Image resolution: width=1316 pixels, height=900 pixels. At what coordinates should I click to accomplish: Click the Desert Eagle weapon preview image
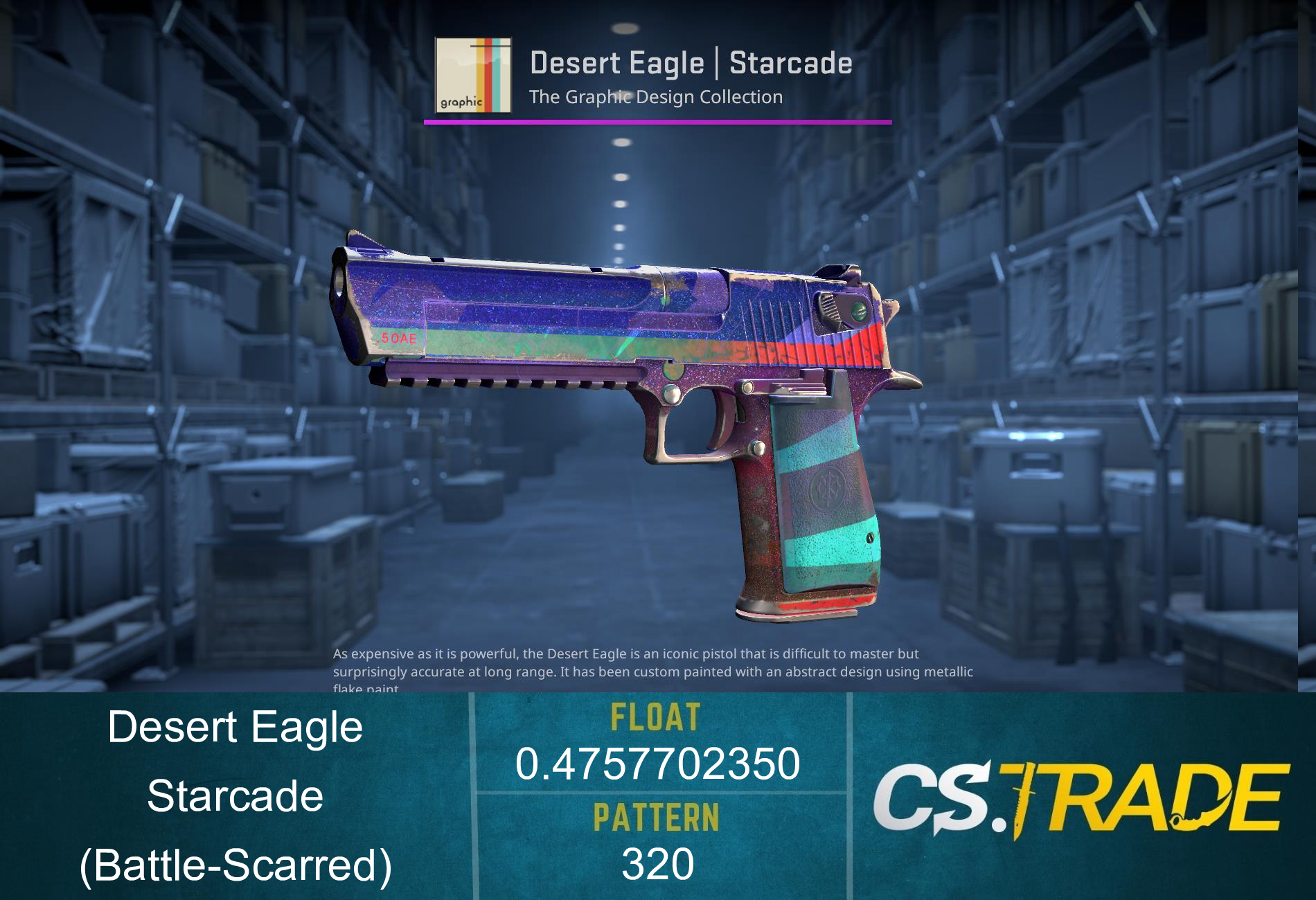623,415
